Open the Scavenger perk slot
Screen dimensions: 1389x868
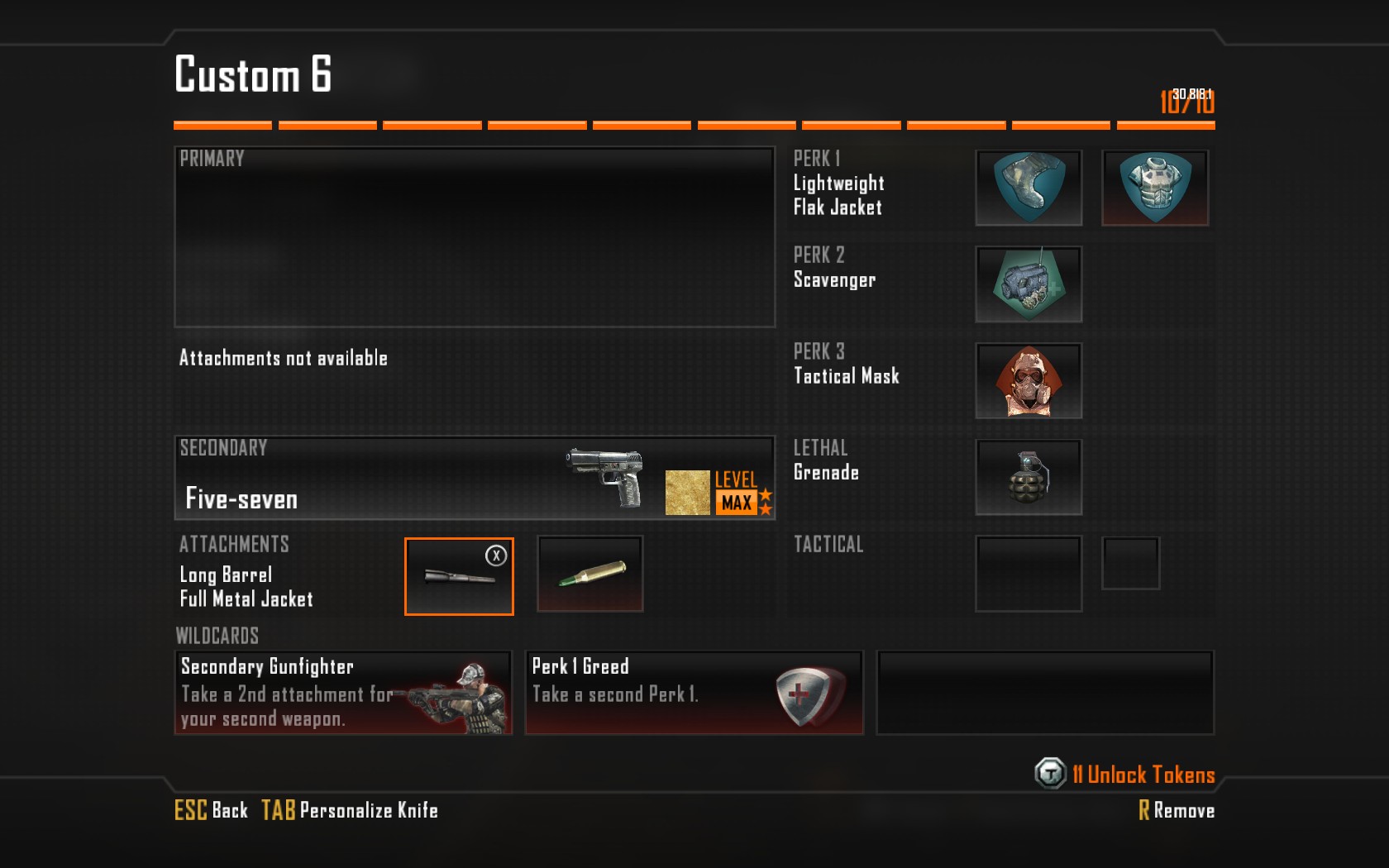pyautogui.click(x=1029, y=284)
